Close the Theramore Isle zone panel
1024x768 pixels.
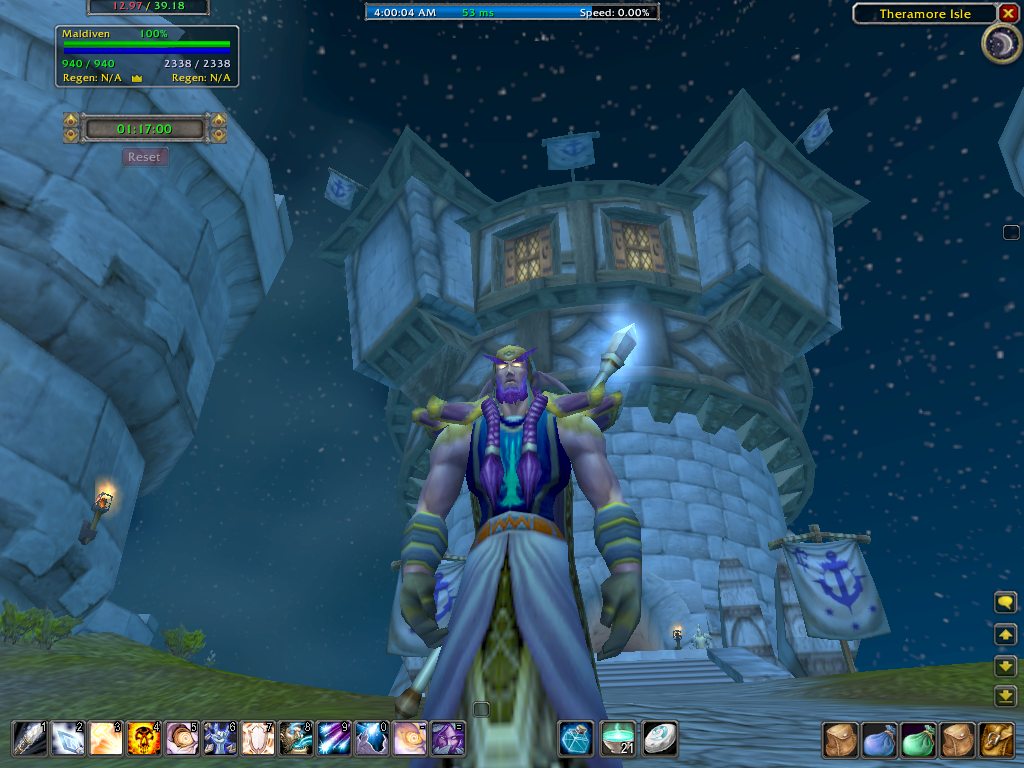pos(1007,14)
